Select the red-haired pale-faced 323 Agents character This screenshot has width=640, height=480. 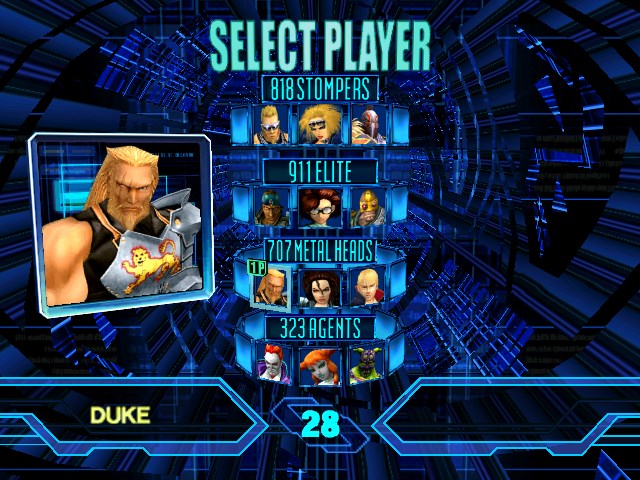(273, 366)
